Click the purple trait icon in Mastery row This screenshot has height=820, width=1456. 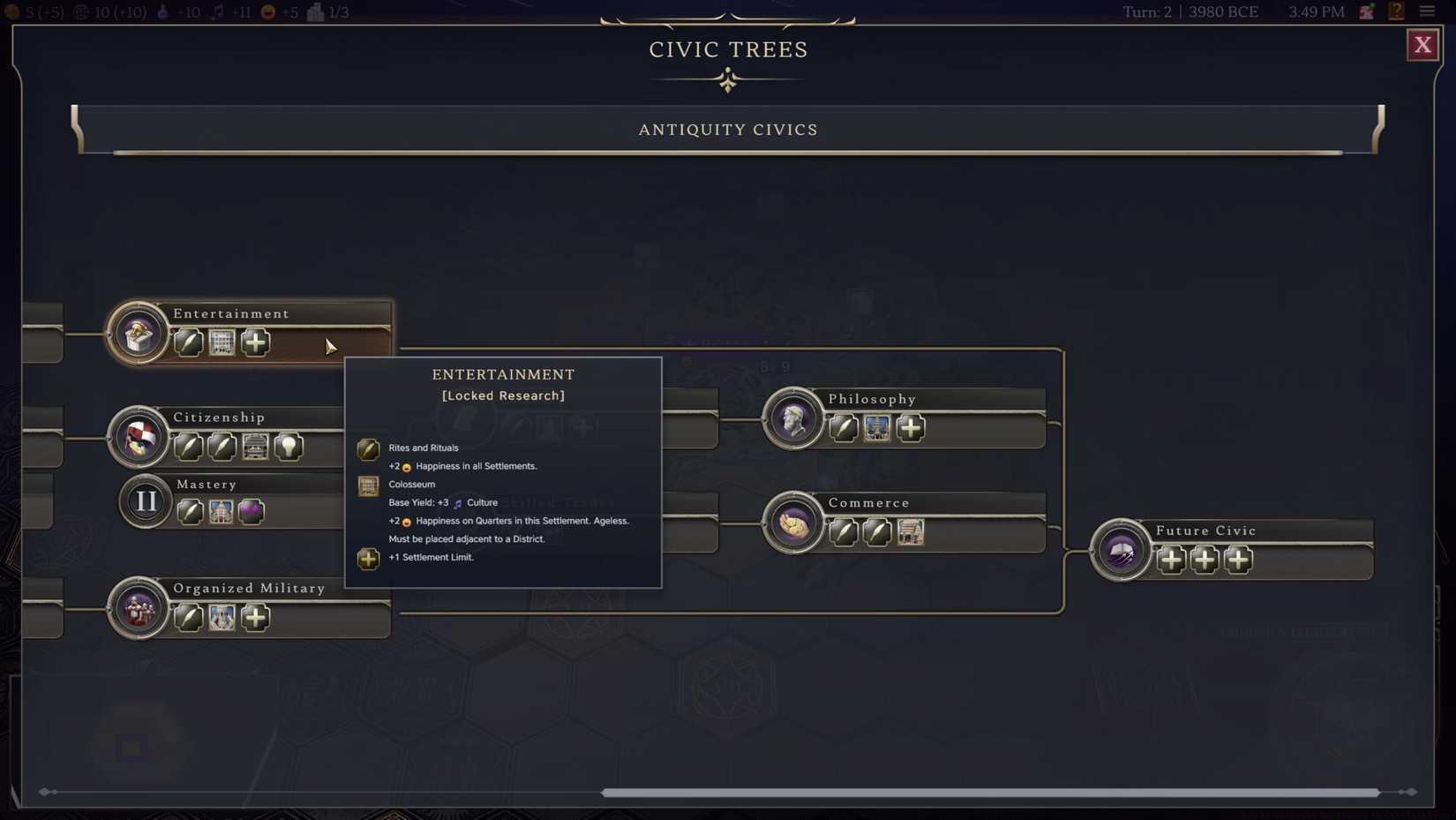[x=251, y=512]
